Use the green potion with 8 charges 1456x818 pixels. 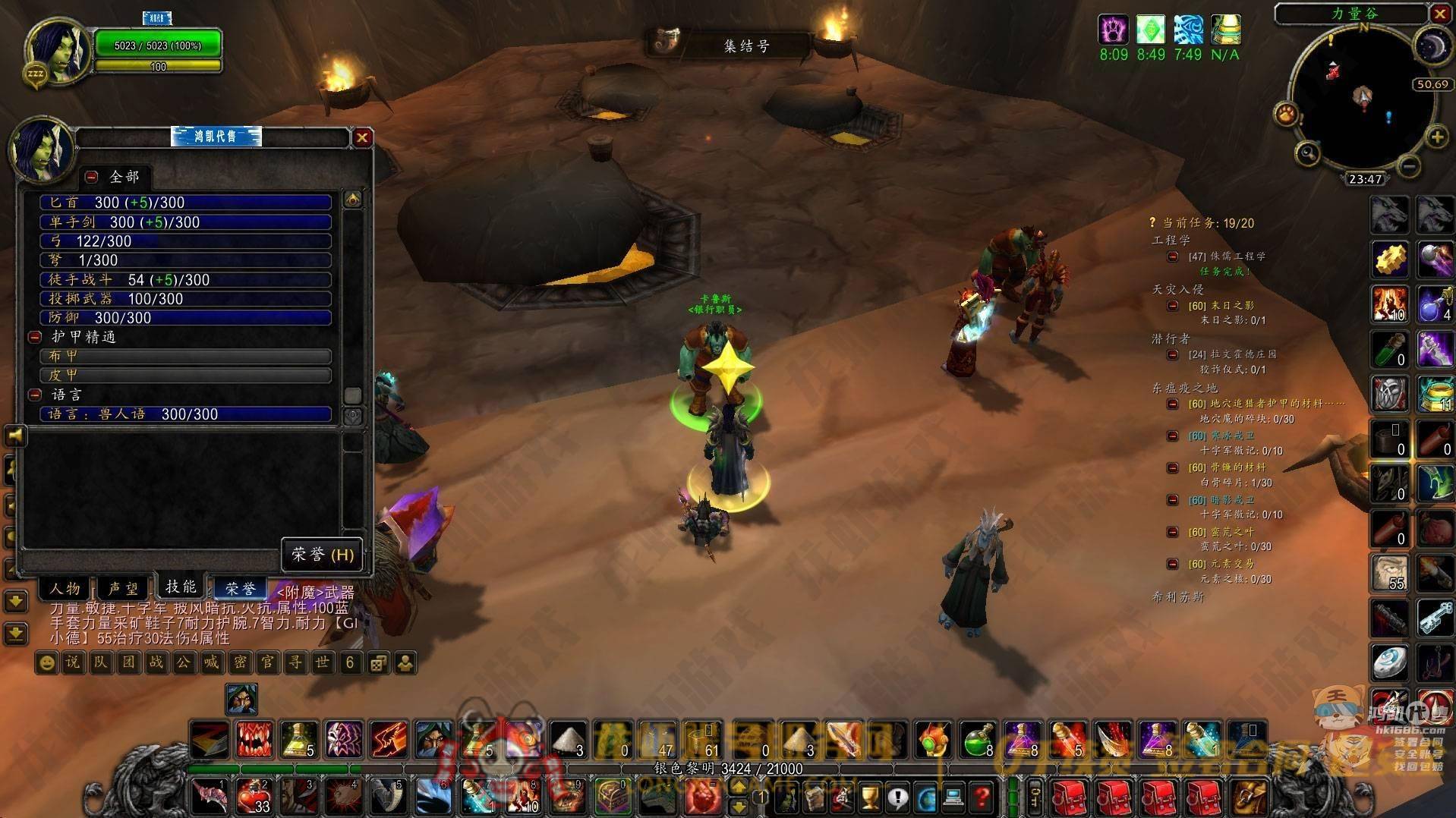(979, 739)
